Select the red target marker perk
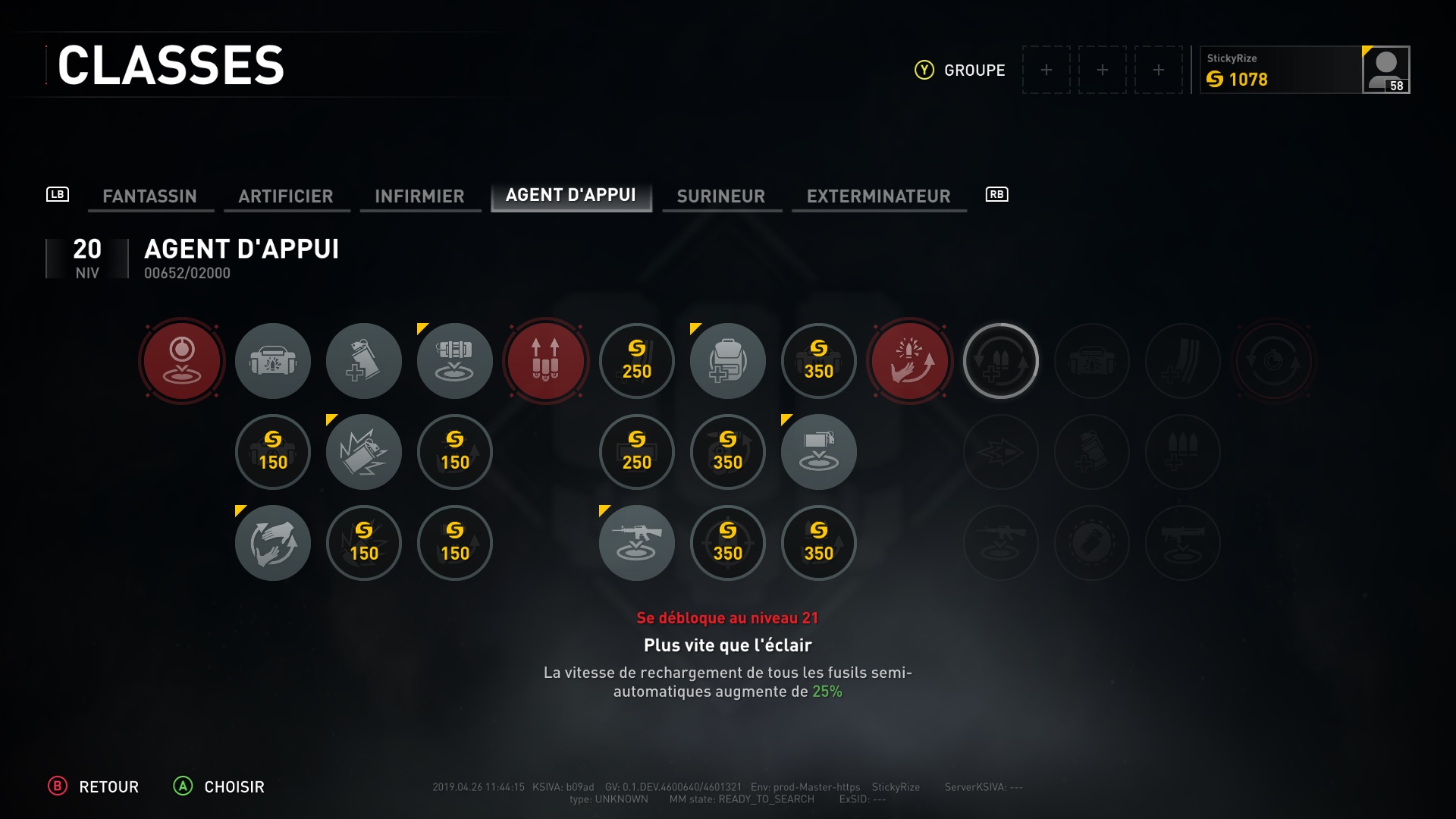Image resolution: width=1456 pixels, height=819 pixels. click(x=182, y=361)
